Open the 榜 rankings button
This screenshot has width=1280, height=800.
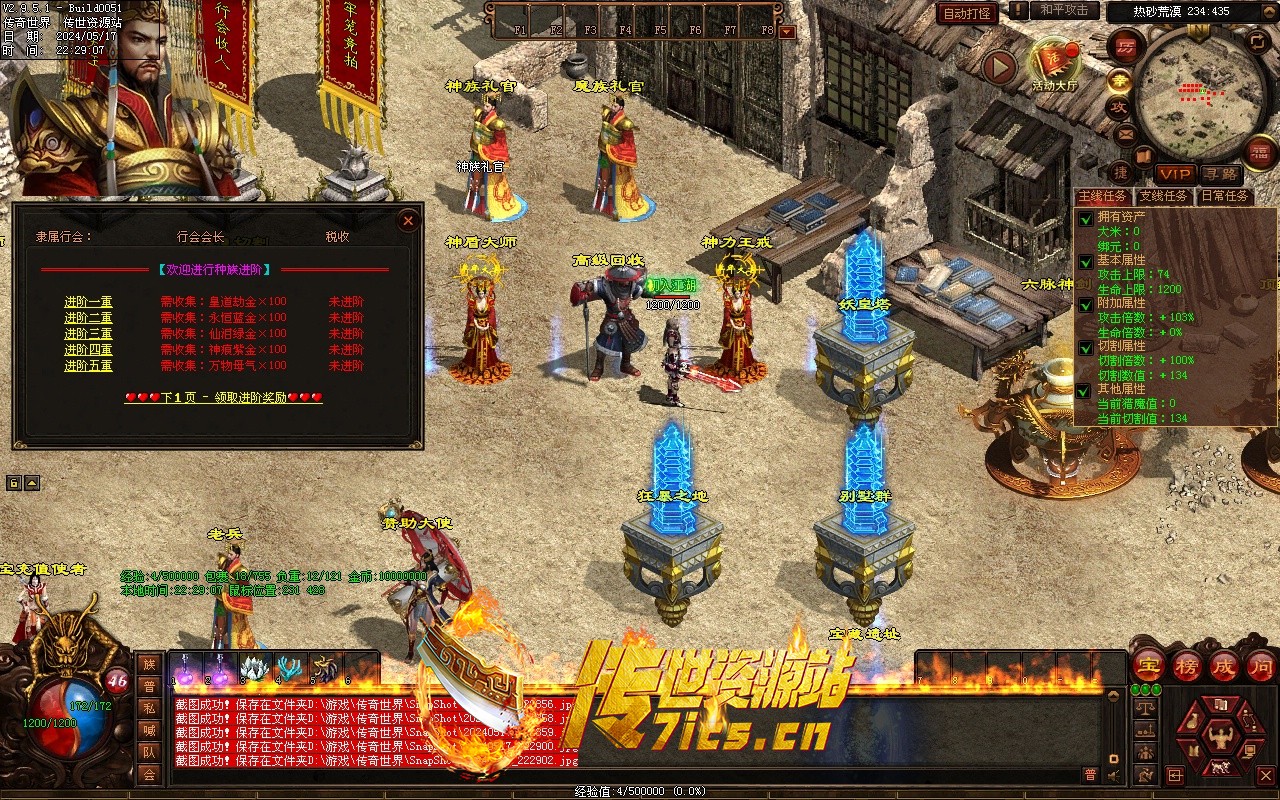click(1188, 665)
